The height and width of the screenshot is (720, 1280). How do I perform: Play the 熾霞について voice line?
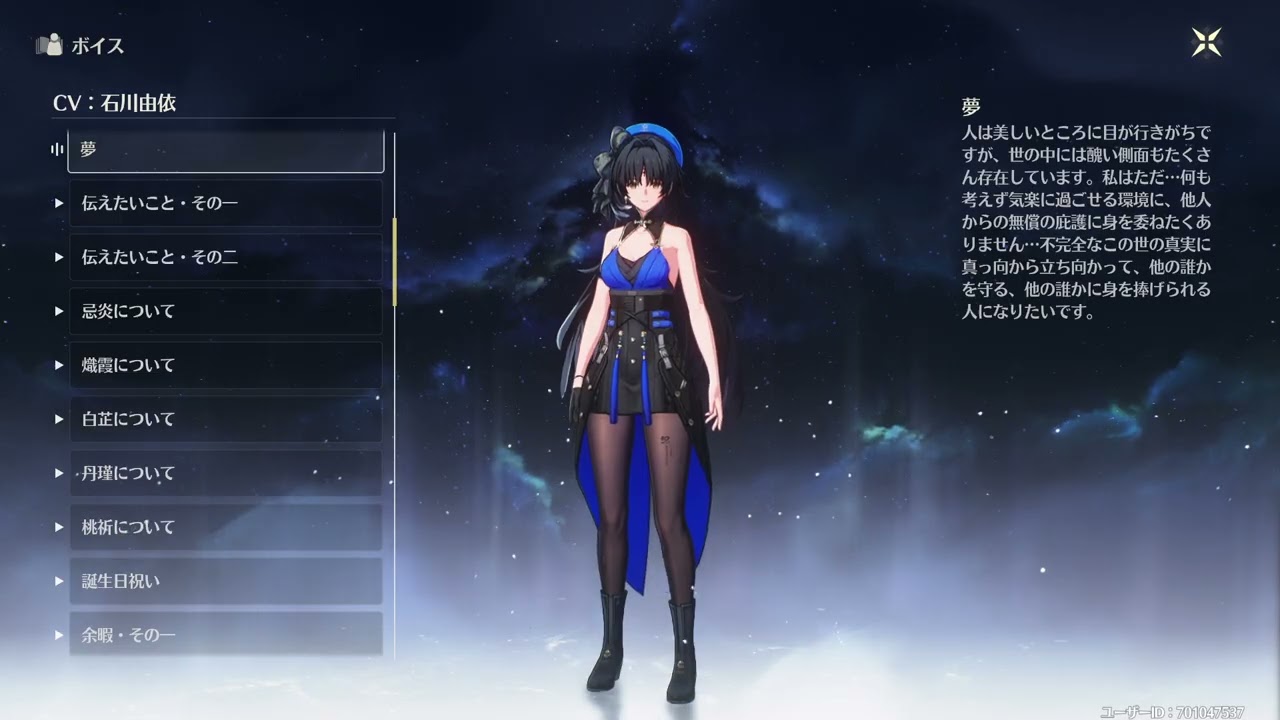click(225, 366)
